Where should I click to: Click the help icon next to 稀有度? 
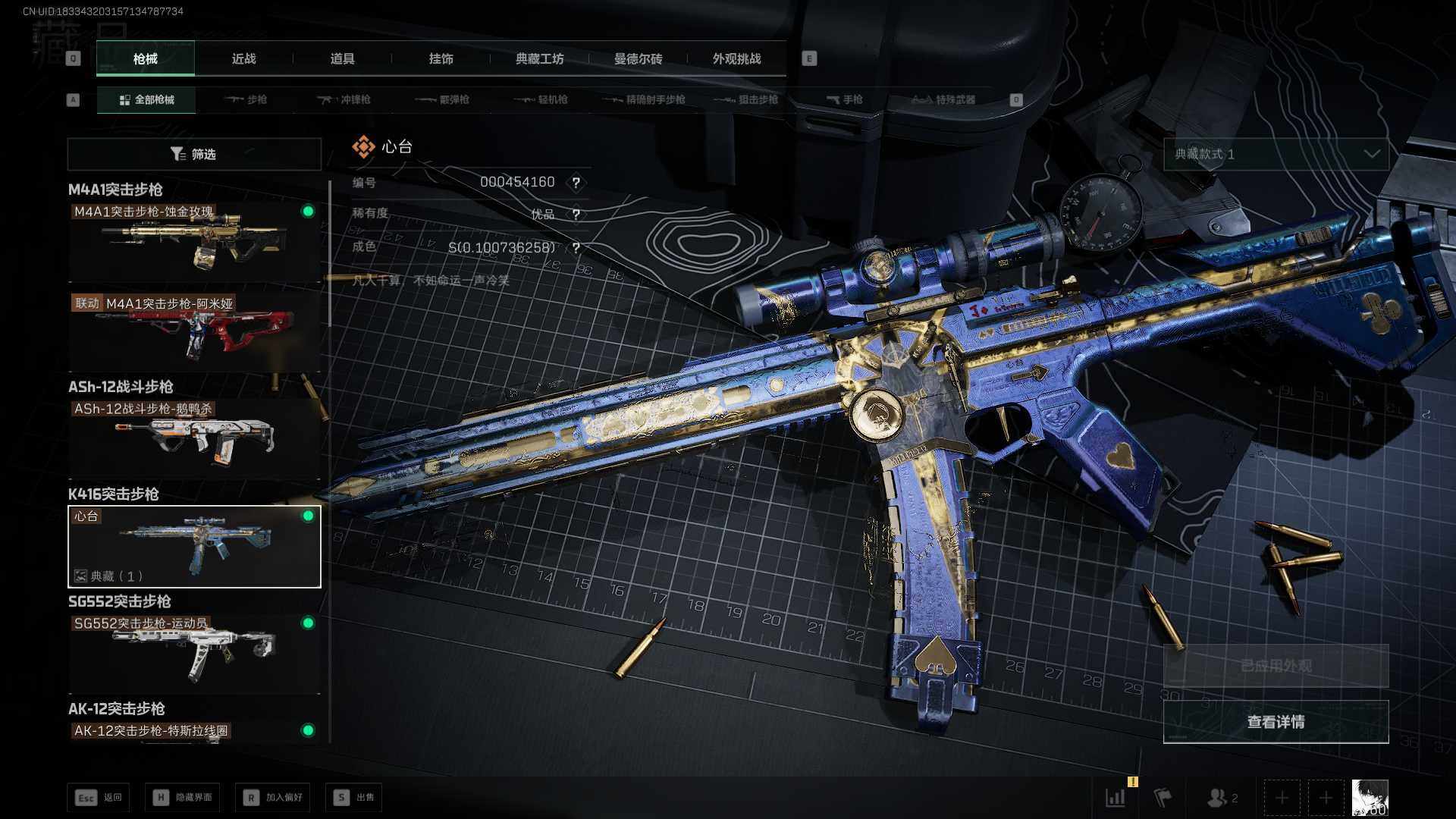pos(576,215)
